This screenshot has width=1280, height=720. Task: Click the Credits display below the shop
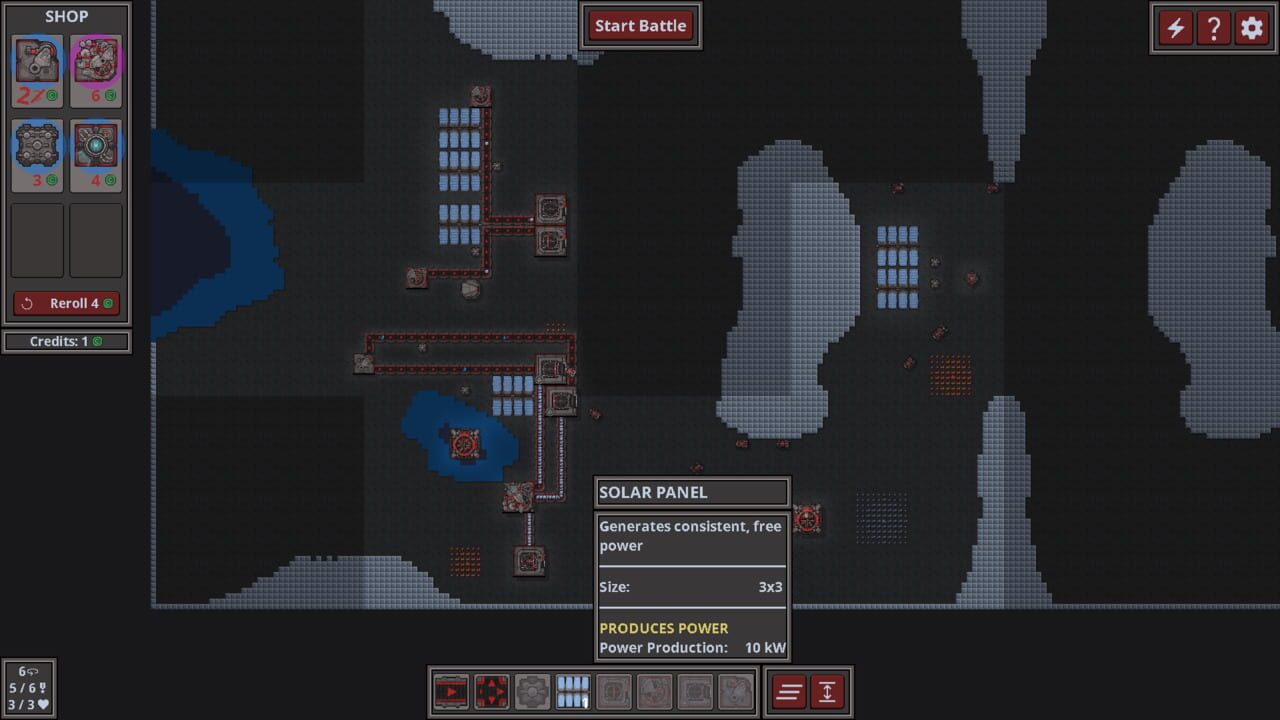[66, 341]
